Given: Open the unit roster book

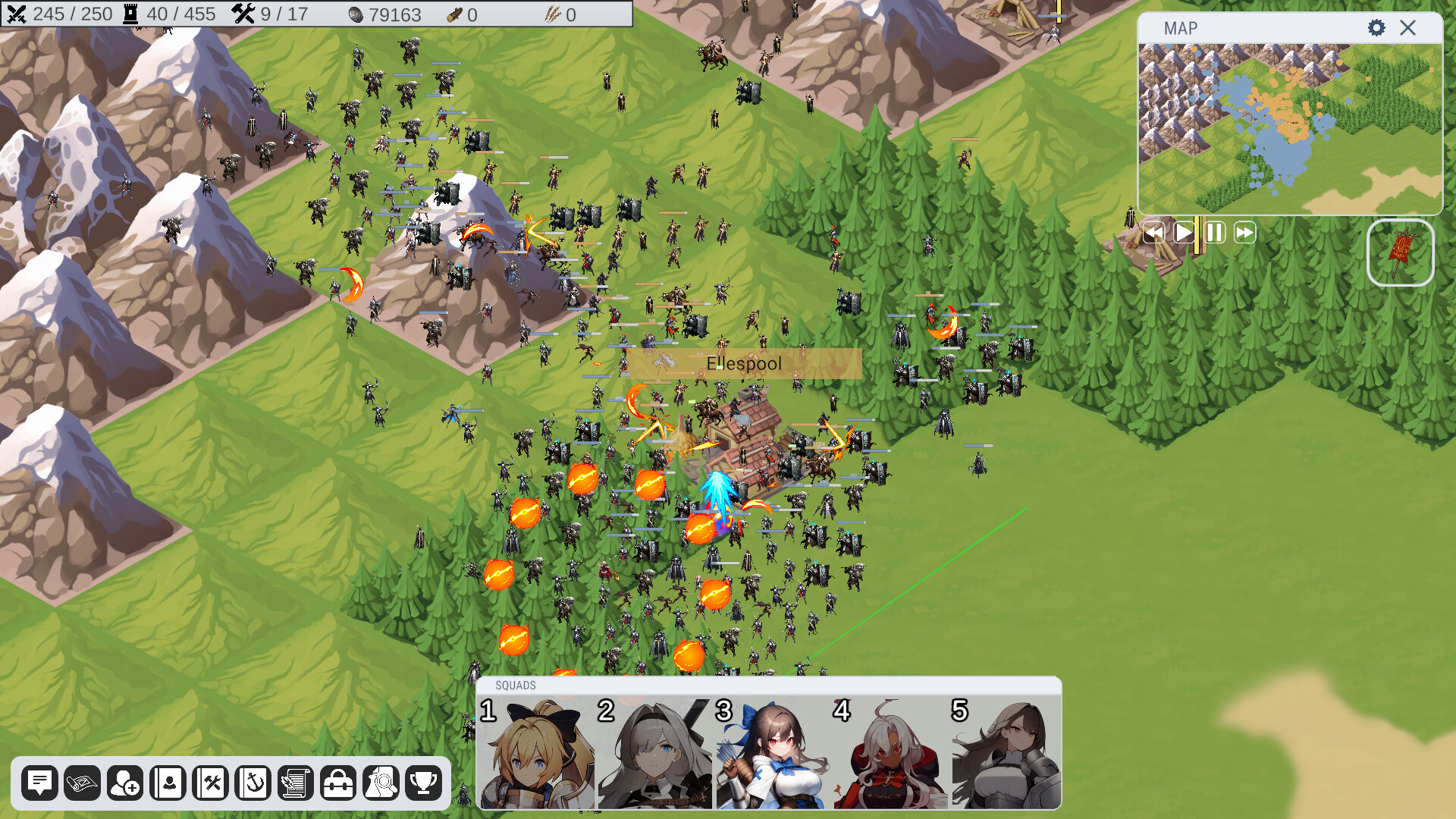Looking at the screenshot, I should (x=168, y=783).
